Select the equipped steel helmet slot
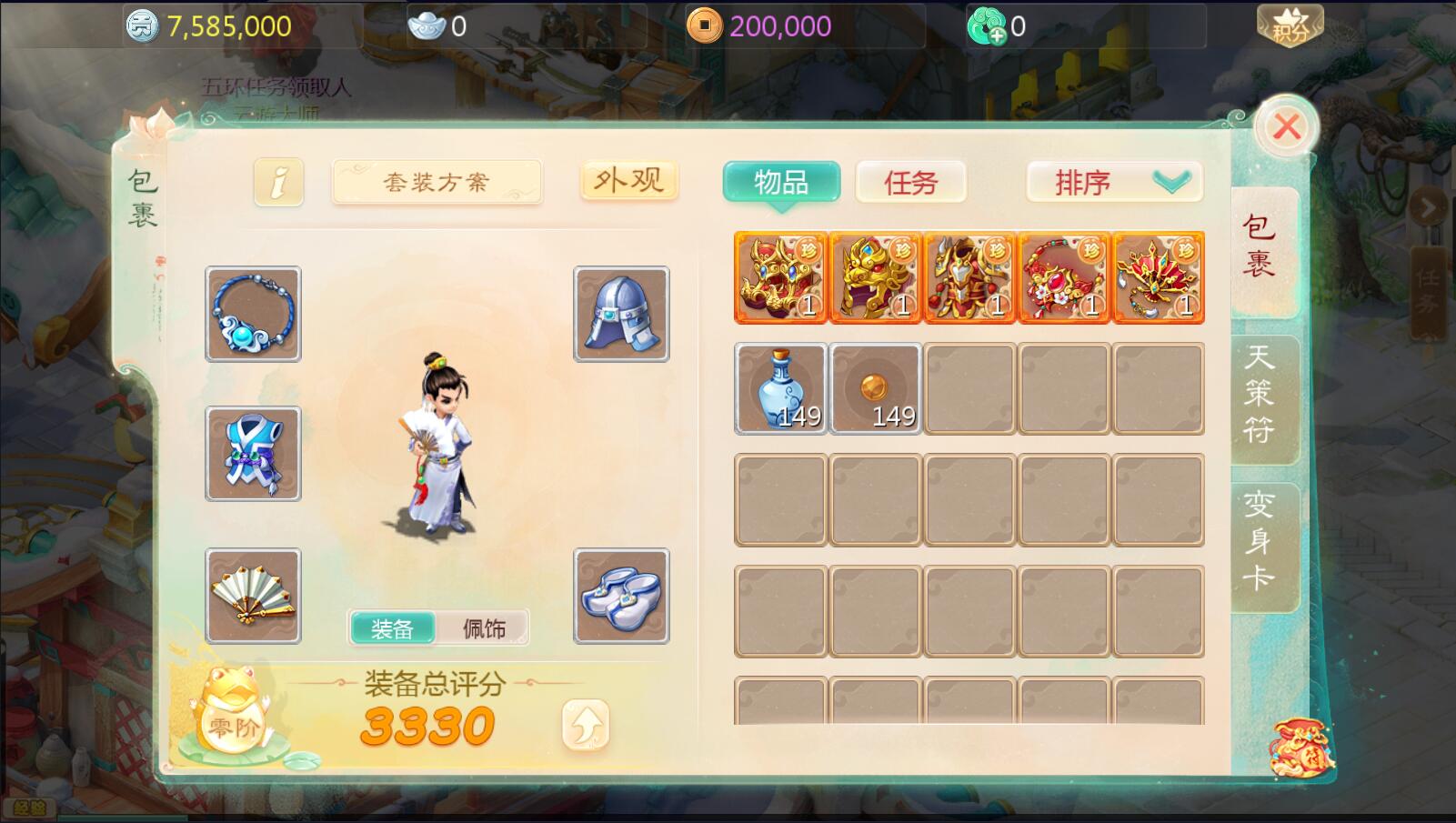Viewport: 1456px width, 823px height. 621,314
